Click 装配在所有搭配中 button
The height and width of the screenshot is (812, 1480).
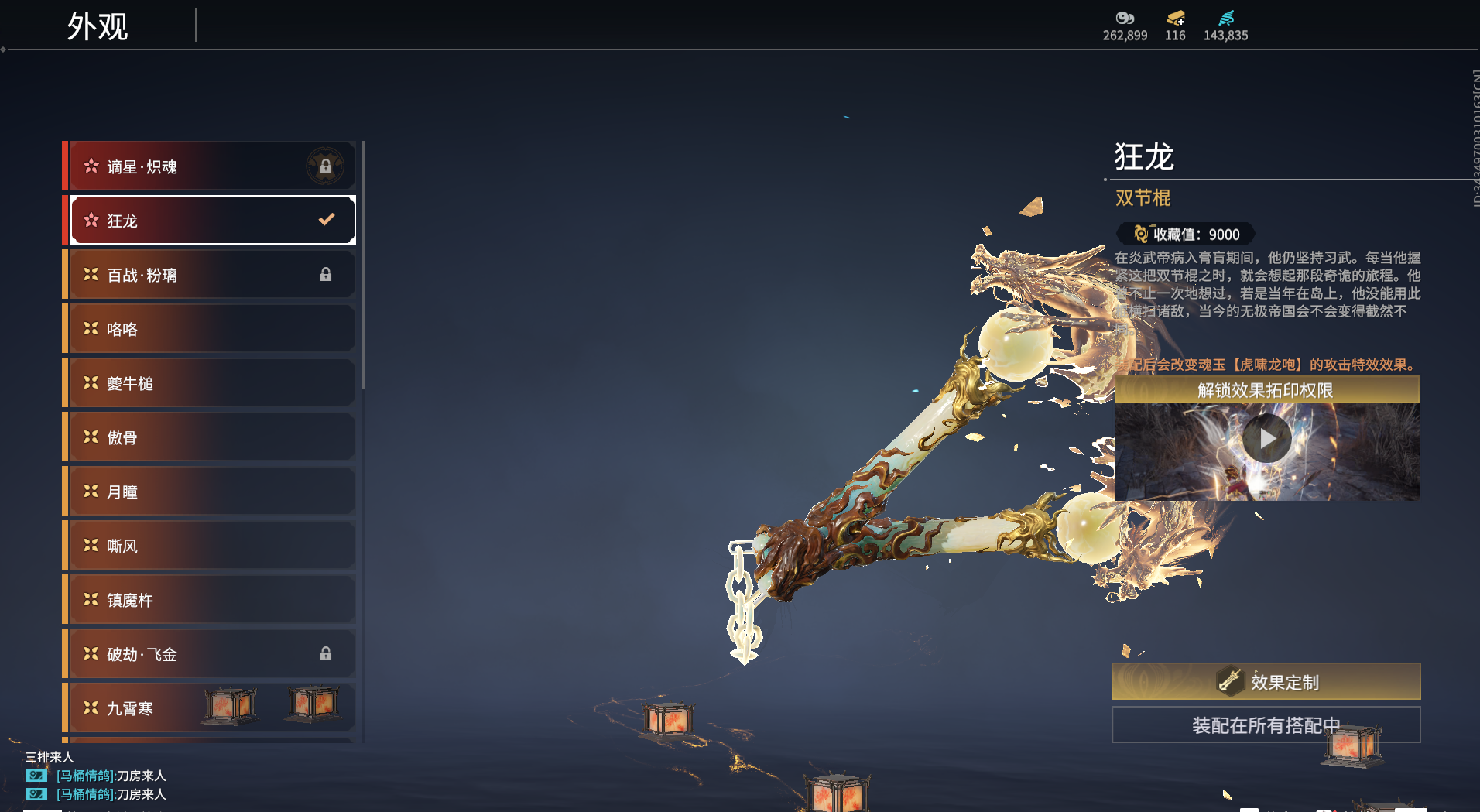point(1266,725)
